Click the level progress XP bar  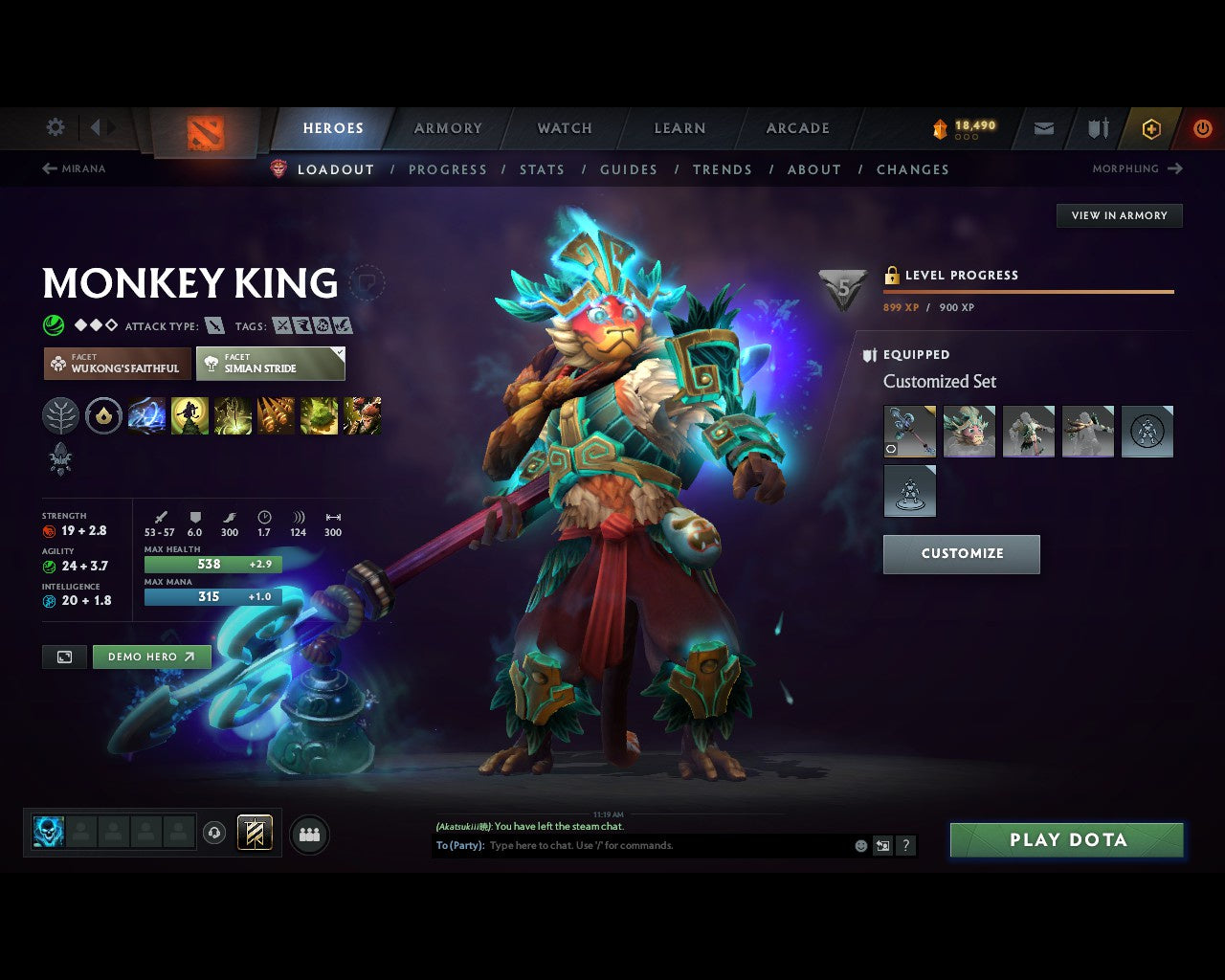click(1029, 292)
